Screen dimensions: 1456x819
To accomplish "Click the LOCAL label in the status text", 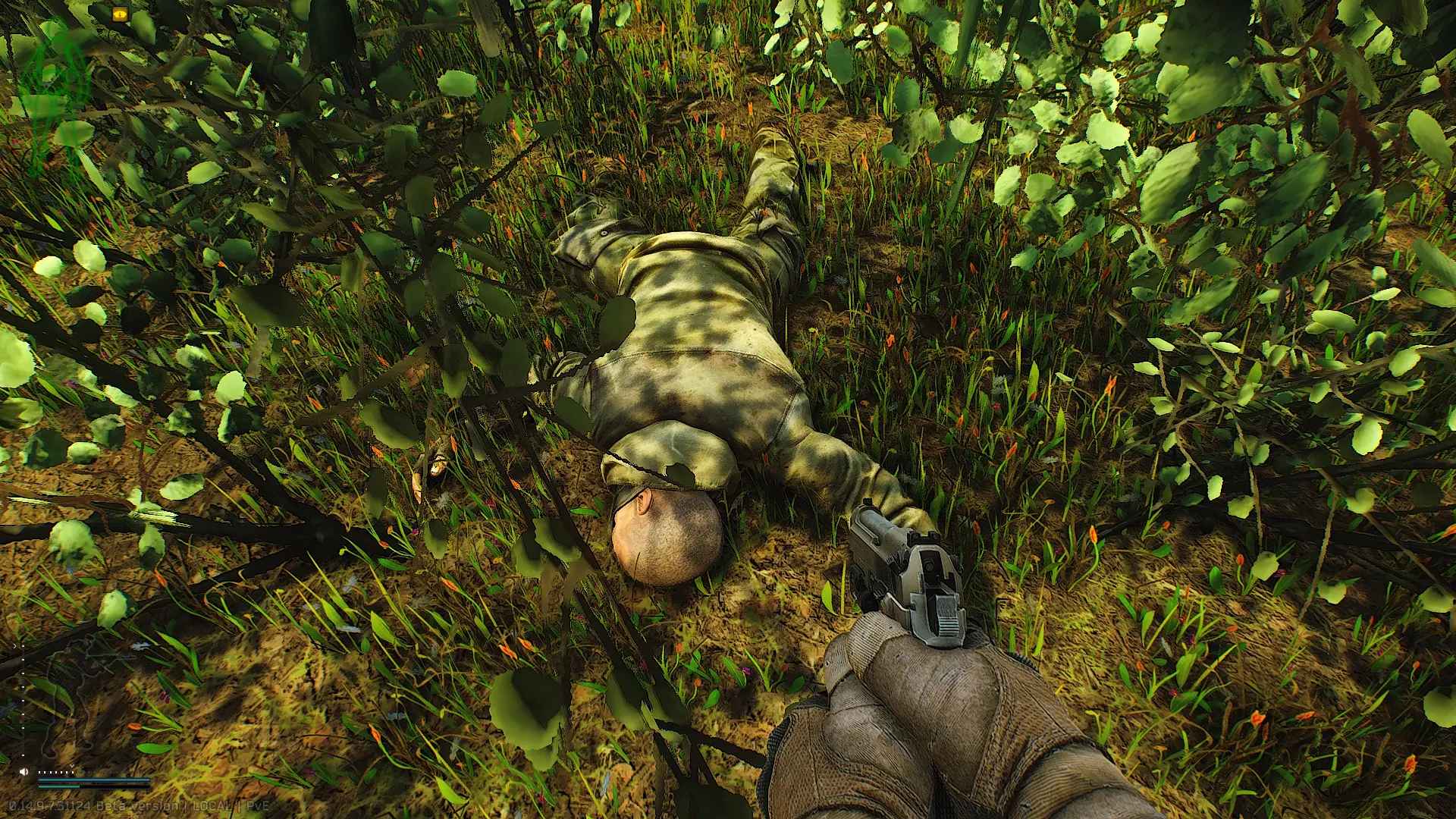I will (x=212, y=806).
